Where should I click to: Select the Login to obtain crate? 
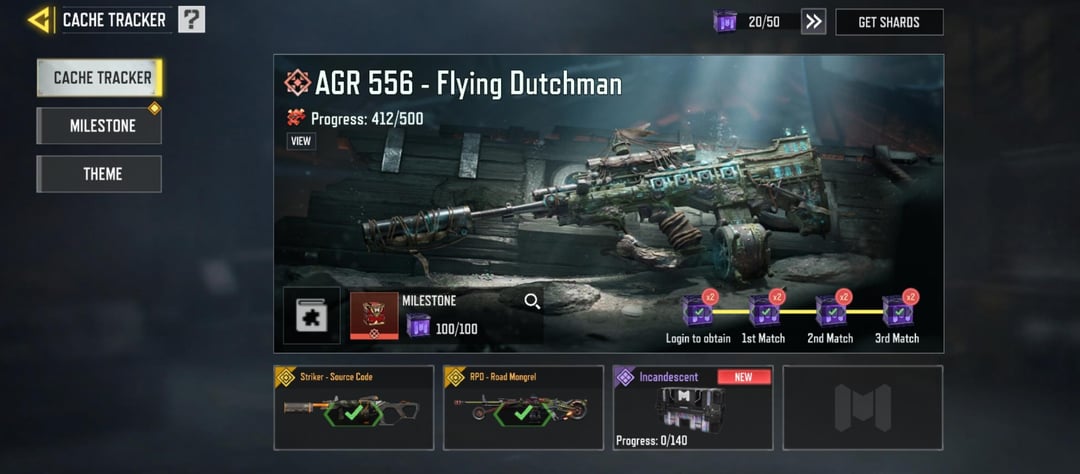(x=697, y=312)
